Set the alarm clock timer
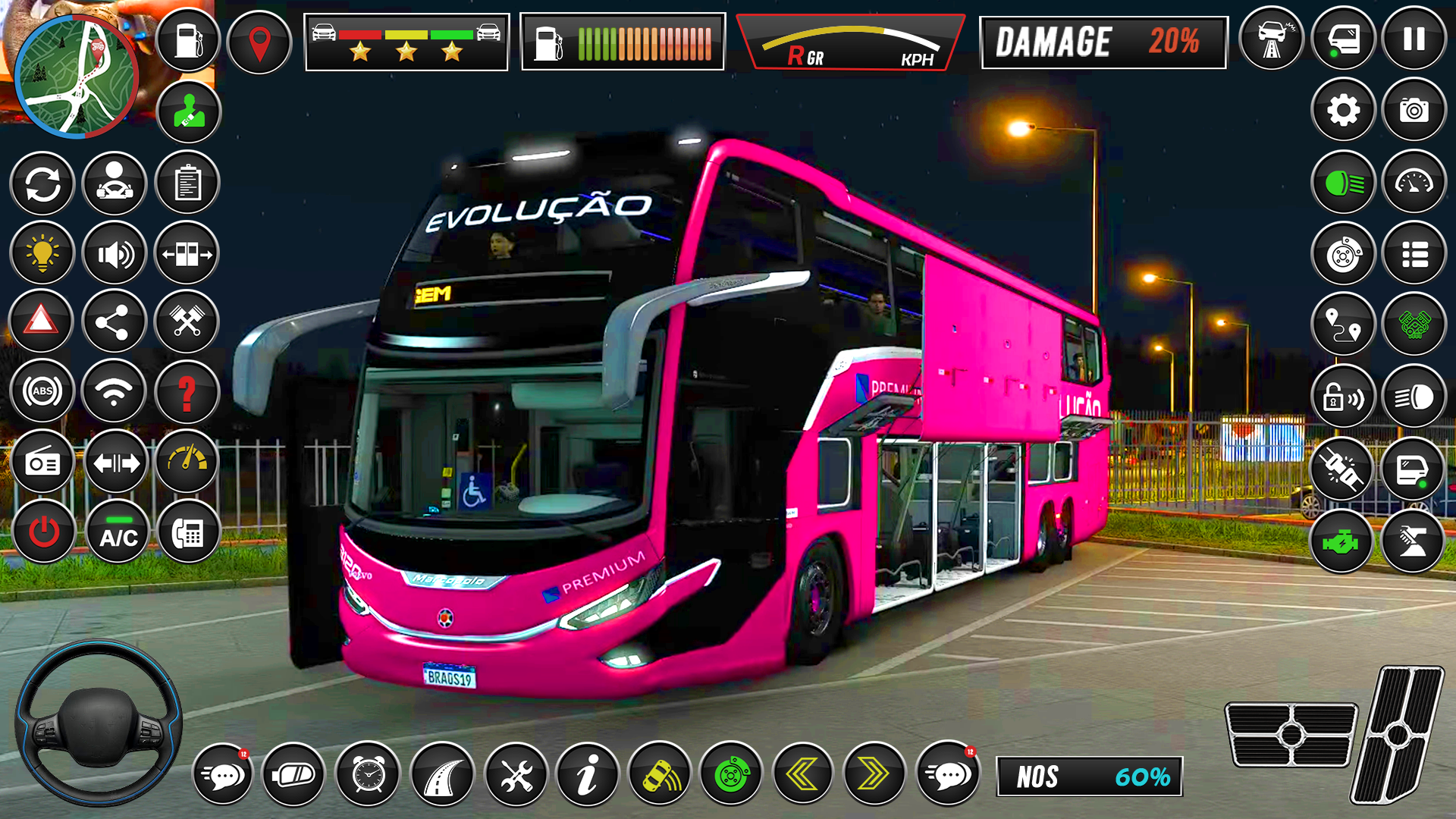The image size is (1456, 819). tap(368, 775)
